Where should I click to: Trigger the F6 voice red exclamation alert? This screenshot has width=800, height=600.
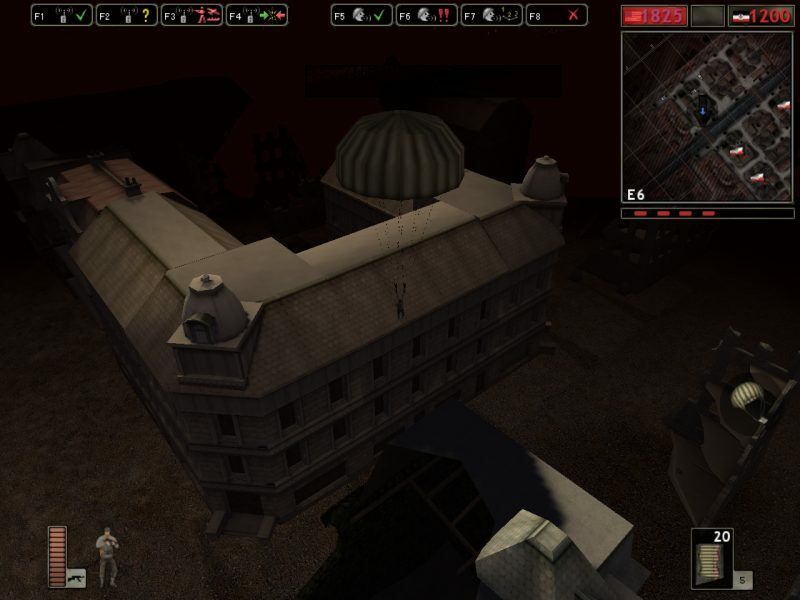pos(426,15)
